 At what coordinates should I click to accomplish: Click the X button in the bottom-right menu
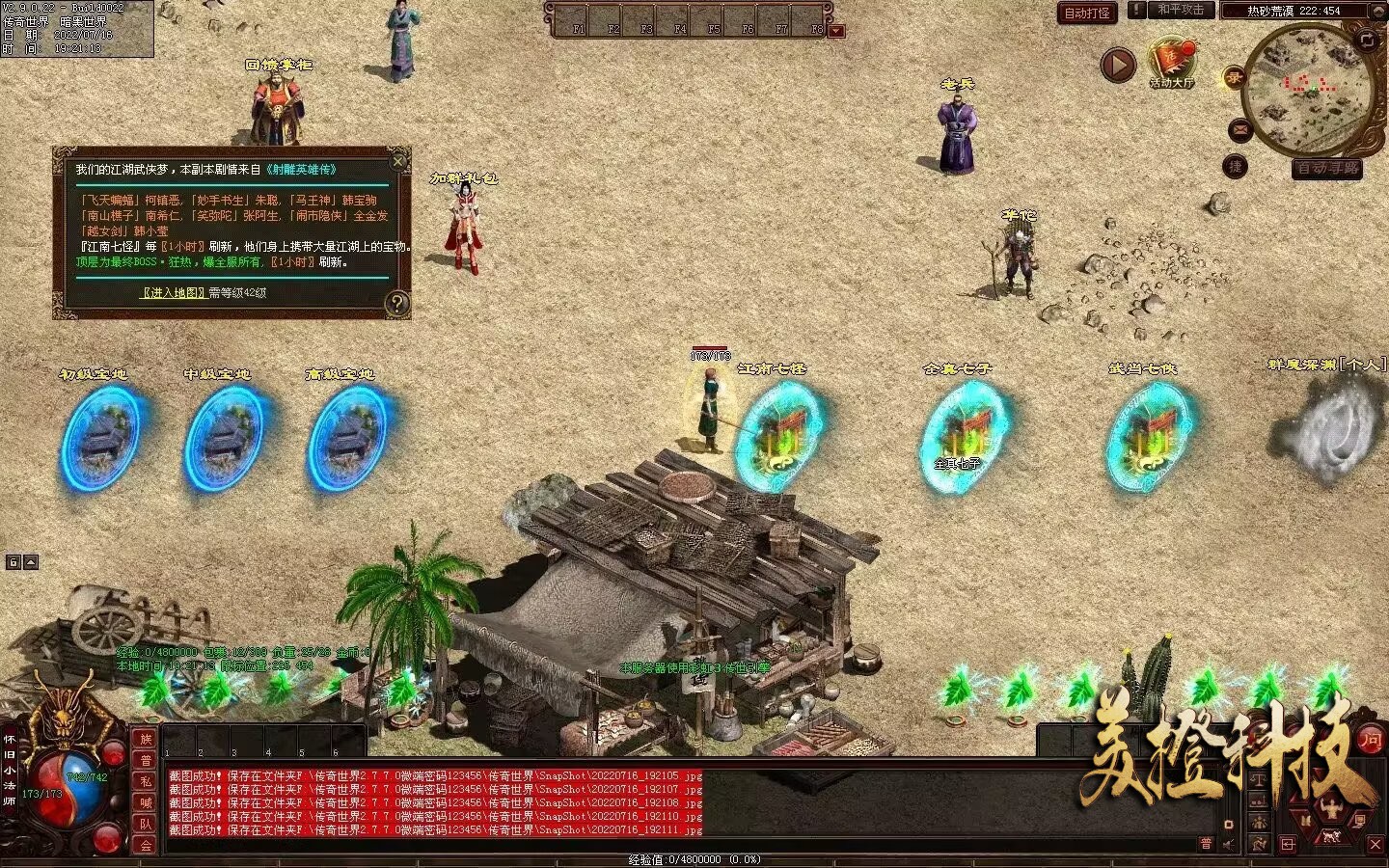(x=1375, y=844)
